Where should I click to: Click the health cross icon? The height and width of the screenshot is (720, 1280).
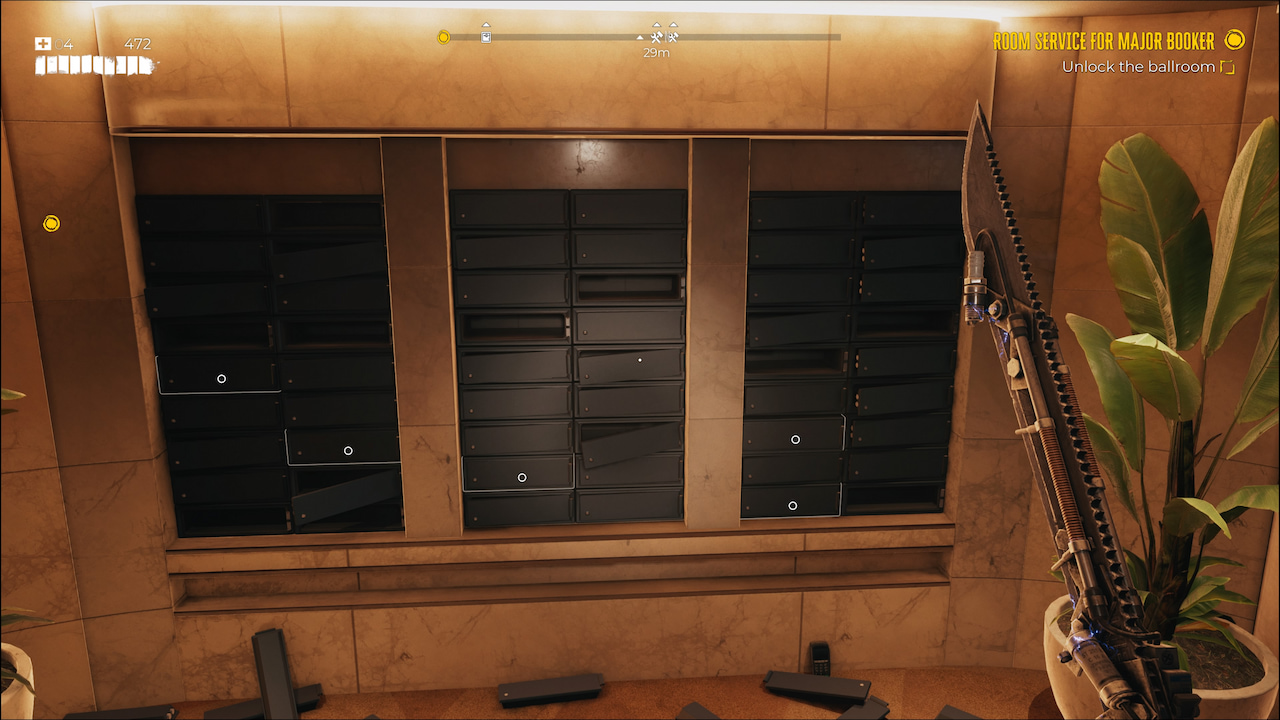pos(43,42)
